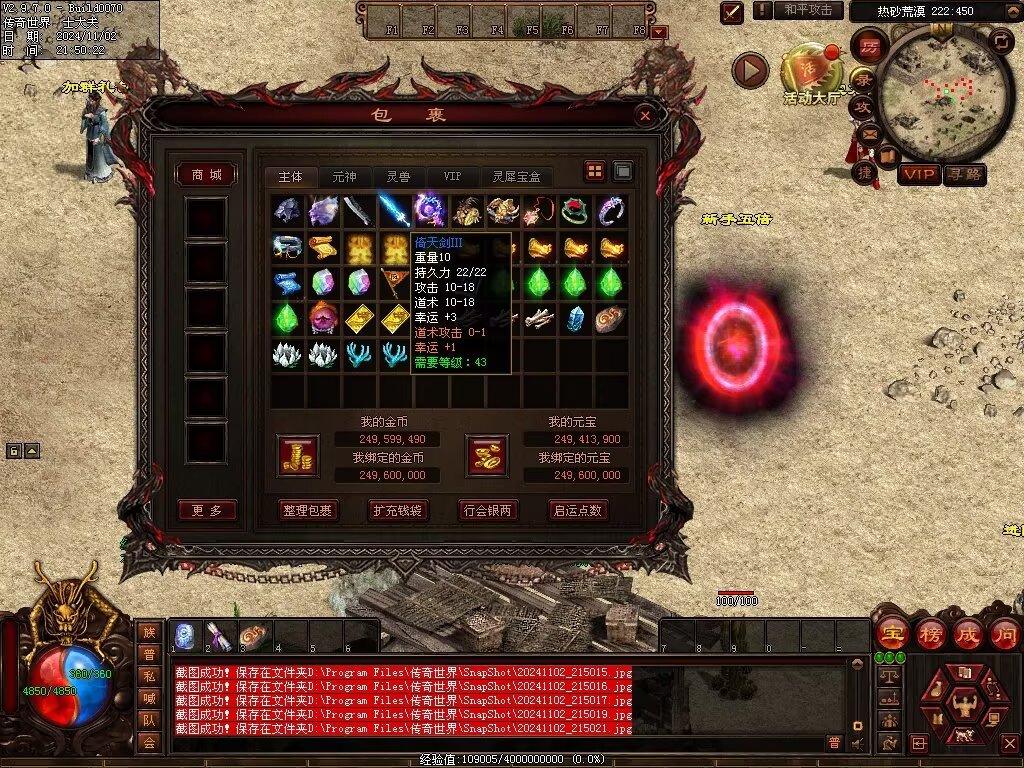Open the VIP bag tab
1024x768 pixels.
tap(452, 176)
